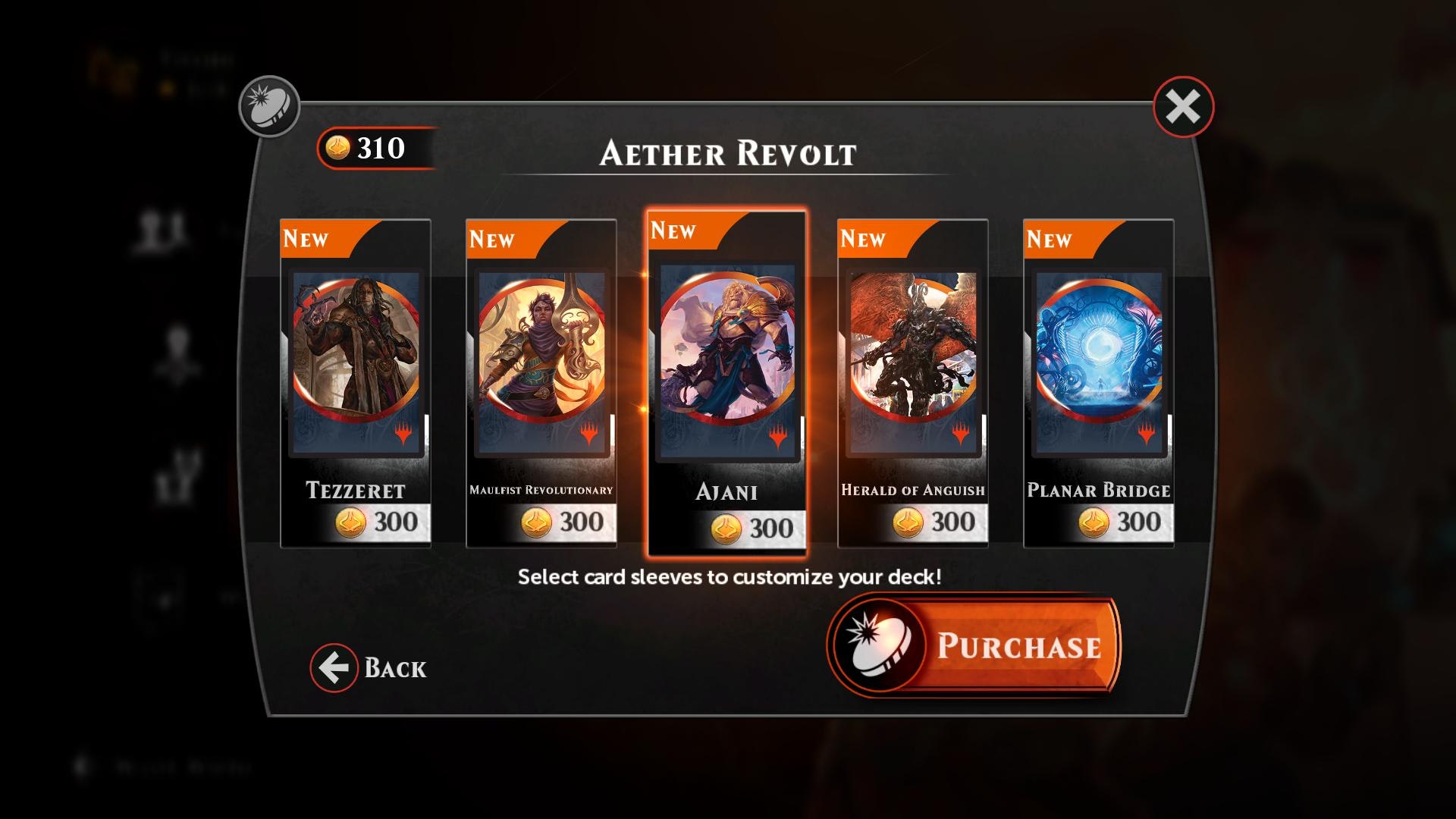1456x819 pixels.
Task: Go back to the previous menu
Action: point(369,668)
